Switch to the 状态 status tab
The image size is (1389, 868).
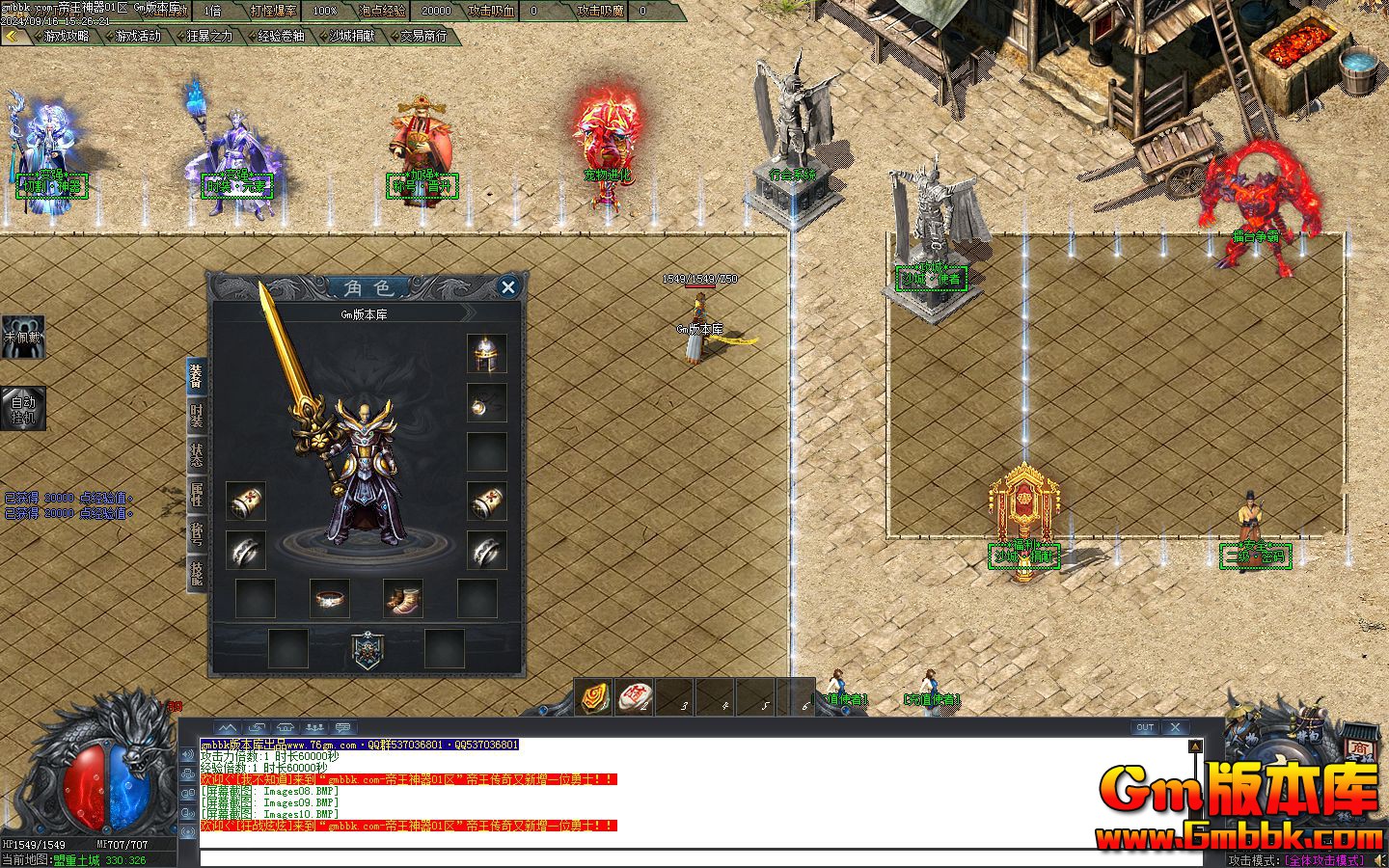click(196, 456)
